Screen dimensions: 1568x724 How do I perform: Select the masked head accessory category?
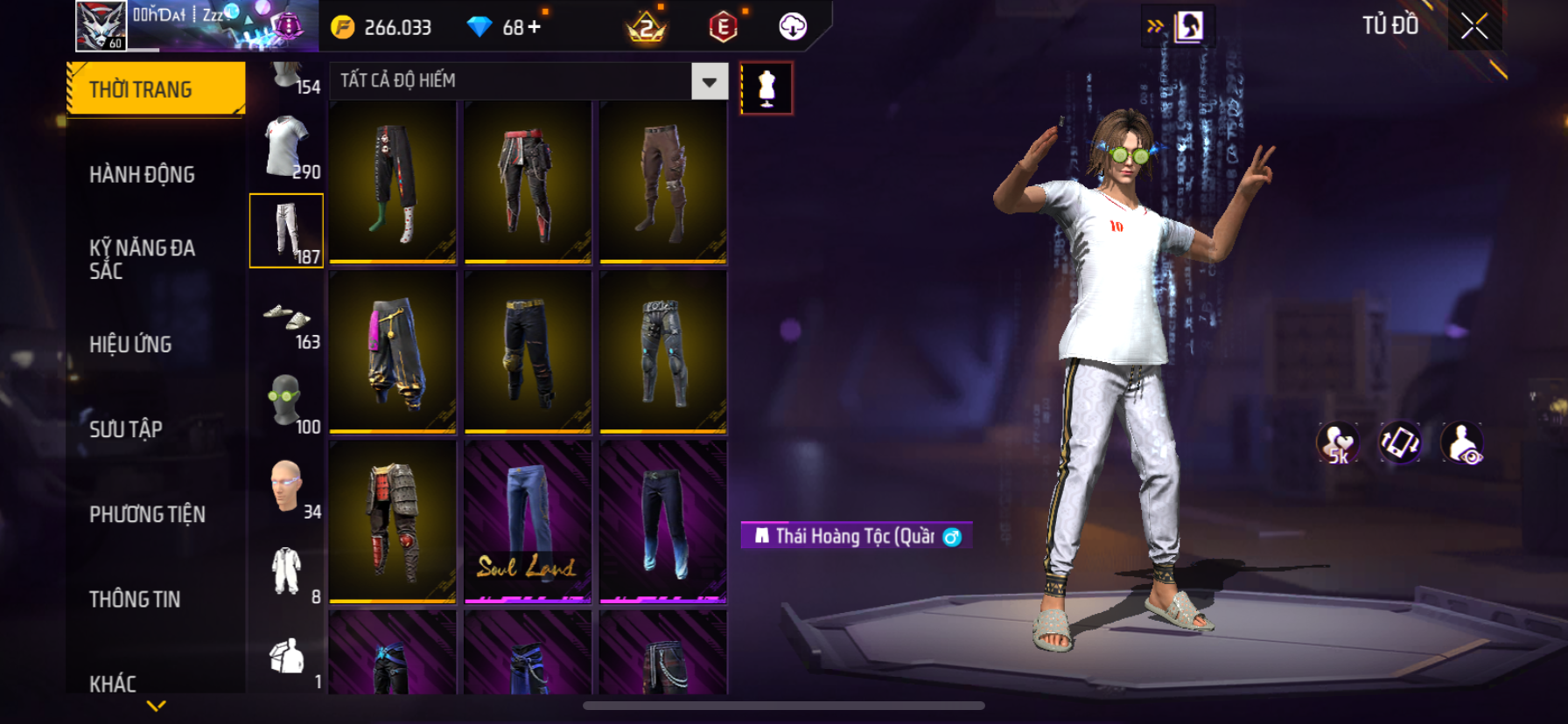click(x=287, y=401)
